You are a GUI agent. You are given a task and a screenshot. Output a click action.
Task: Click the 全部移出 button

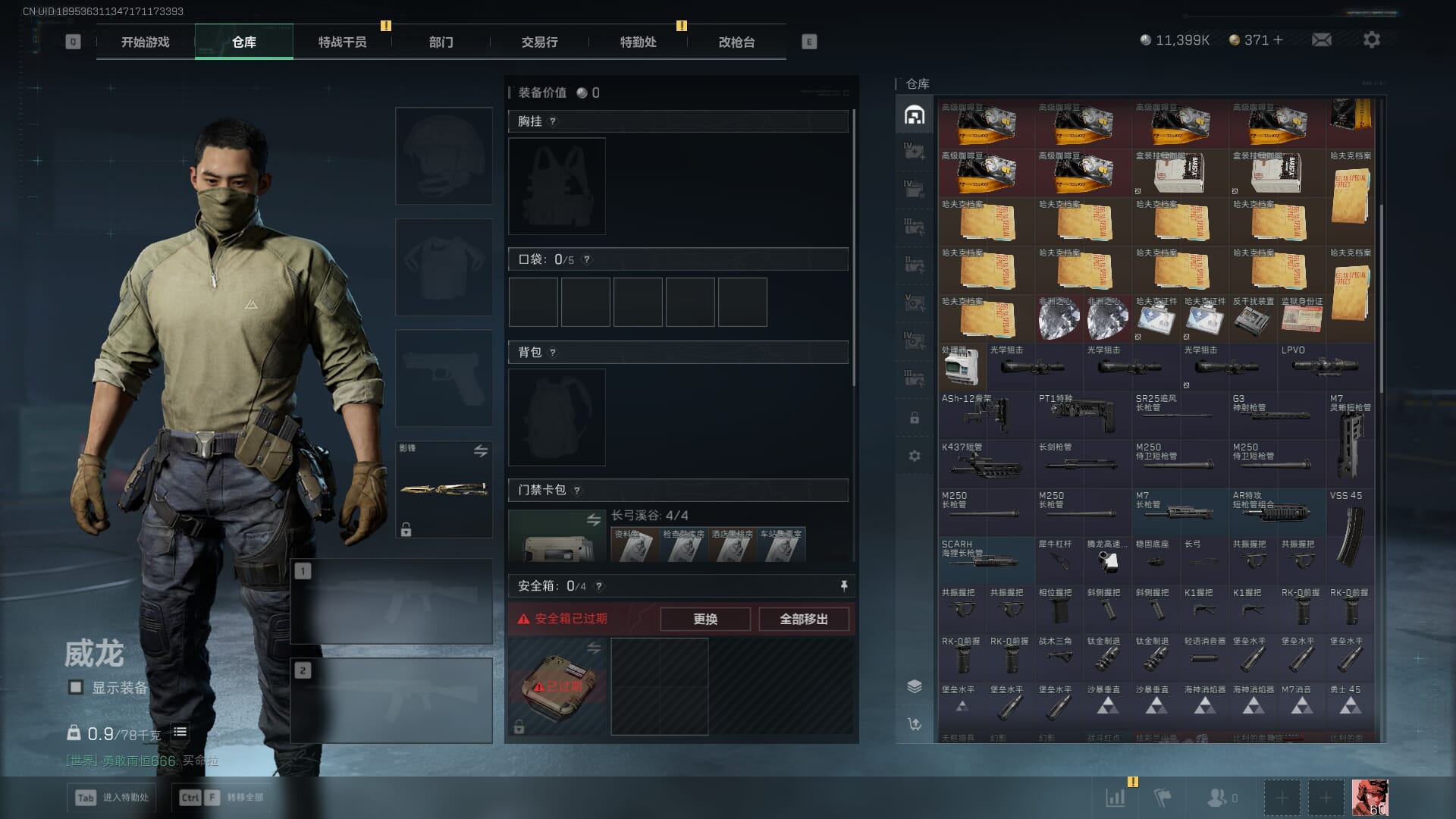click(x=803, y=619)
